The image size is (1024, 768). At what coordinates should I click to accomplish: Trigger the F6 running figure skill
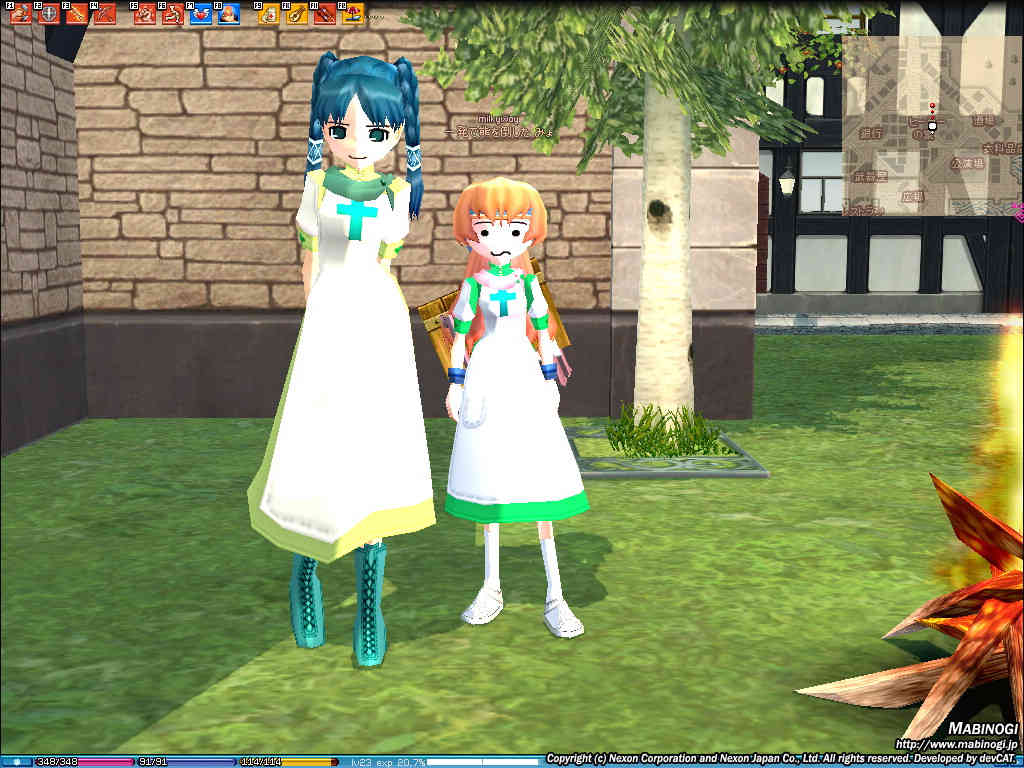pyautogui.click(x=172, y=14)
